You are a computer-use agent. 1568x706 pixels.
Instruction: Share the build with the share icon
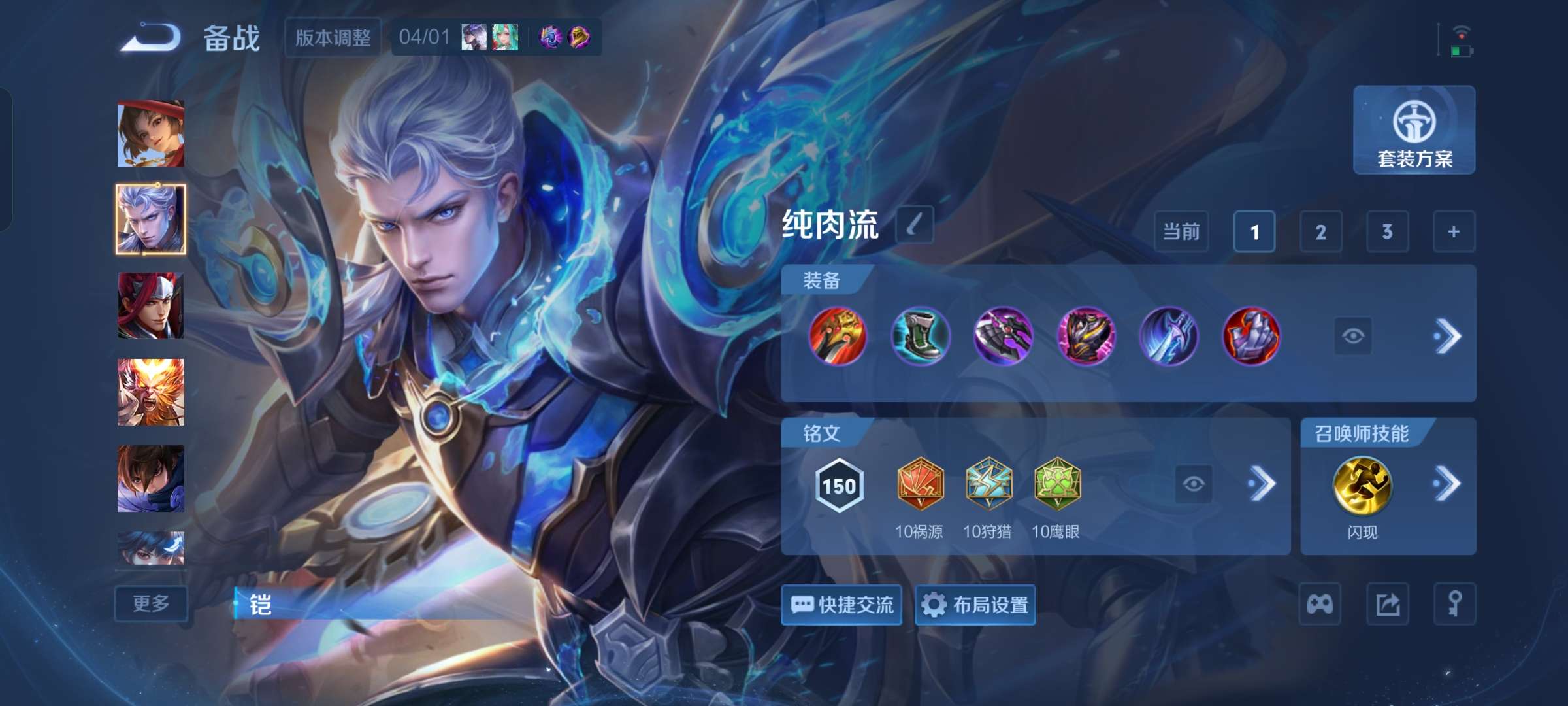pos(1388,604)
